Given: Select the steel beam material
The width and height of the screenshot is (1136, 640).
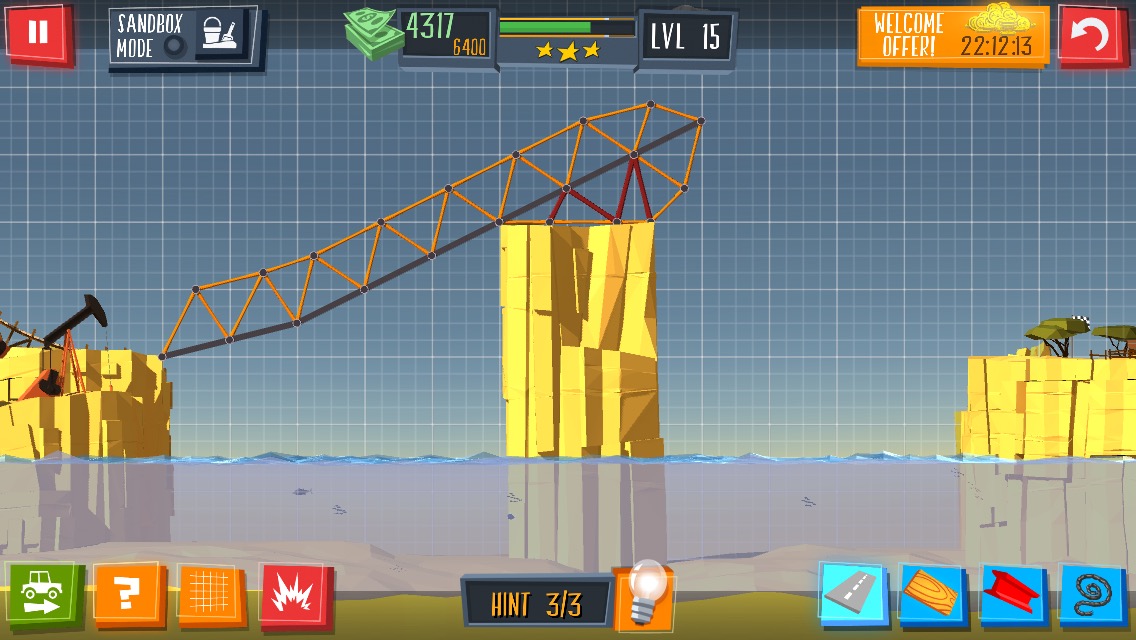Looking at the screenshot, I should 1012,594.
